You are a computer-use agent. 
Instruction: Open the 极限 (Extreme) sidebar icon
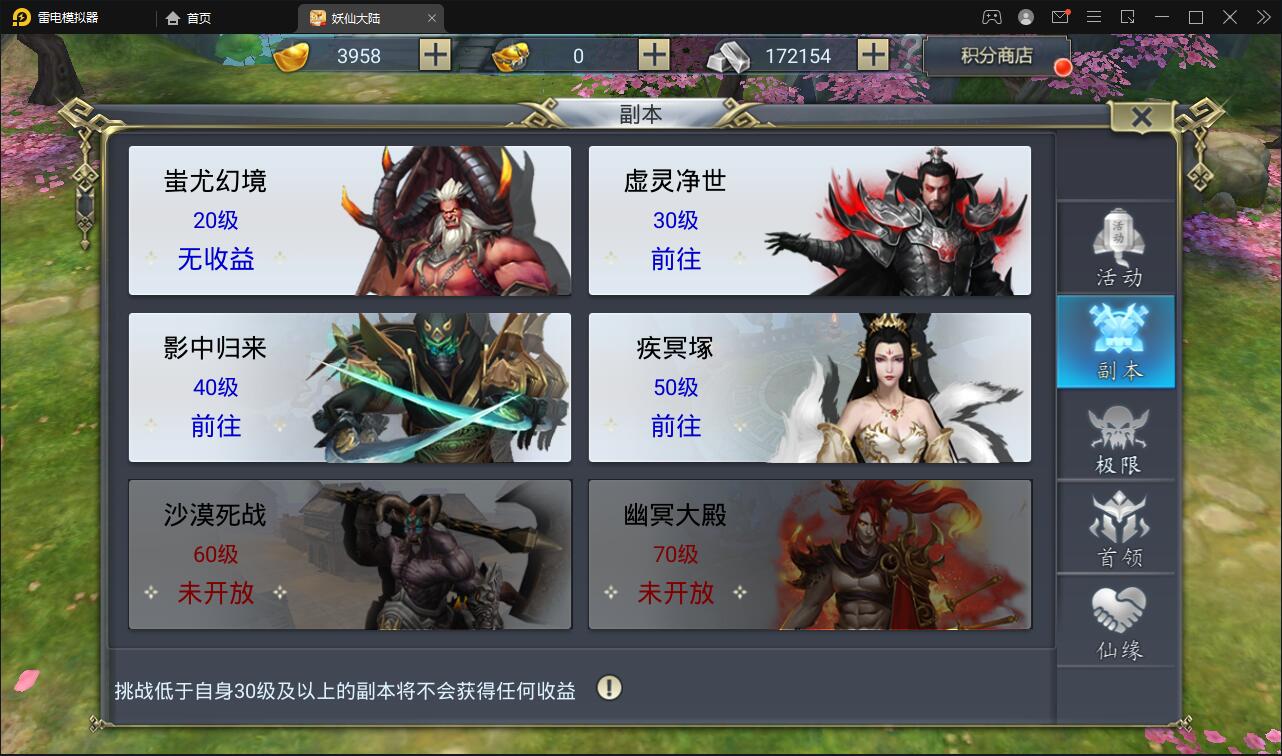coord(1116,436)
